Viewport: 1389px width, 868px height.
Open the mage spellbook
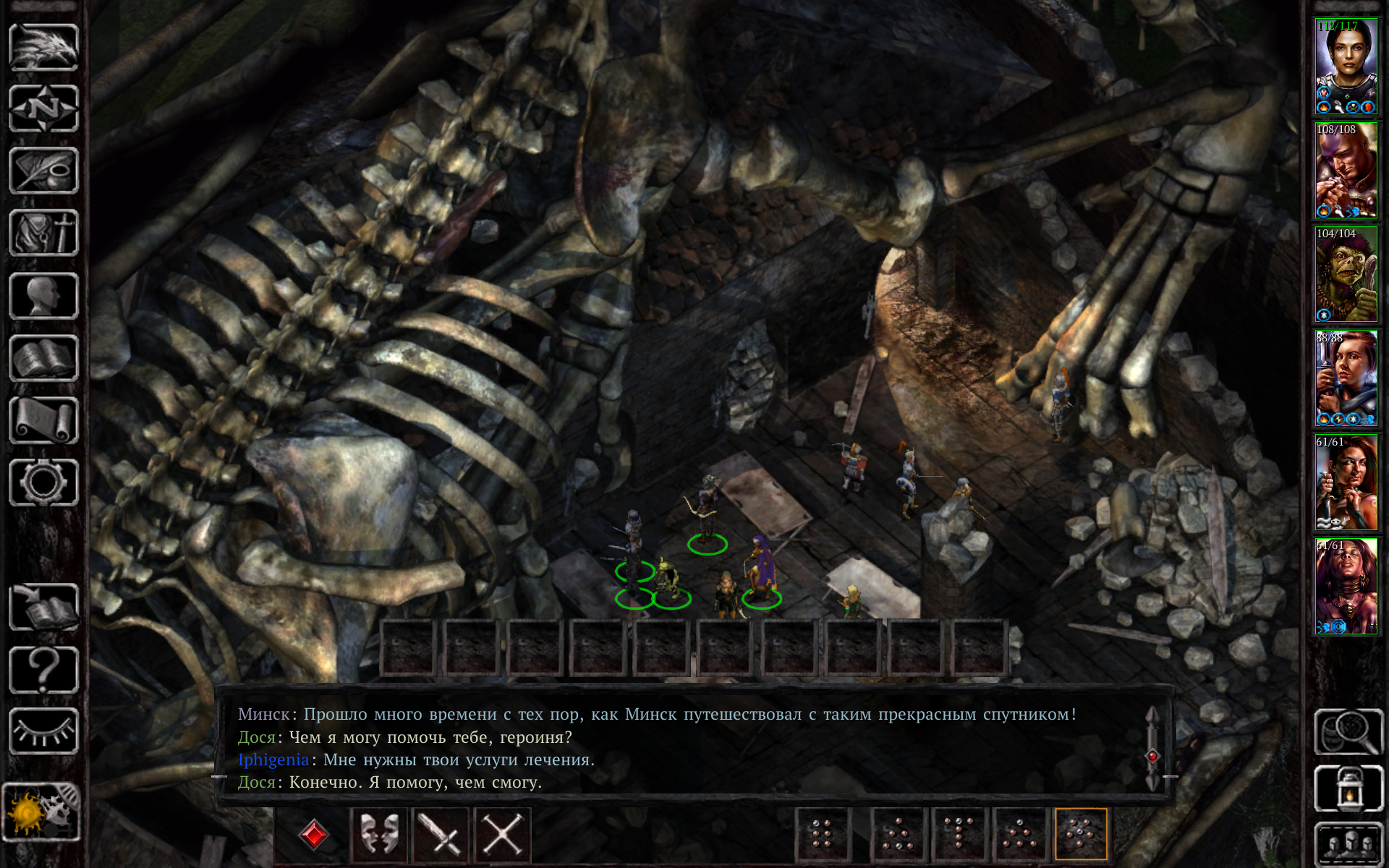tap(43, 358)
